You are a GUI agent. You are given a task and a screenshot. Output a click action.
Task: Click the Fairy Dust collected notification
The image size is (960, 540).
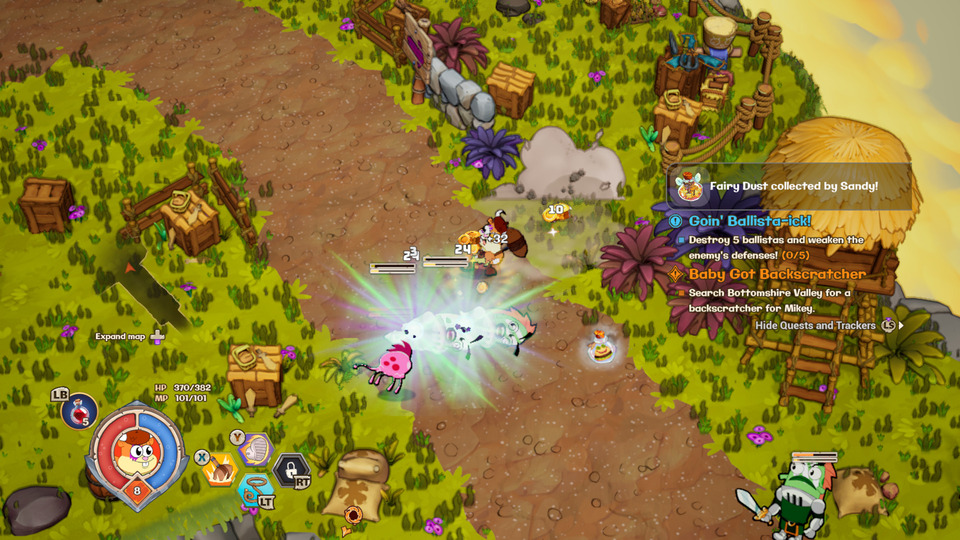coord(790,186)
